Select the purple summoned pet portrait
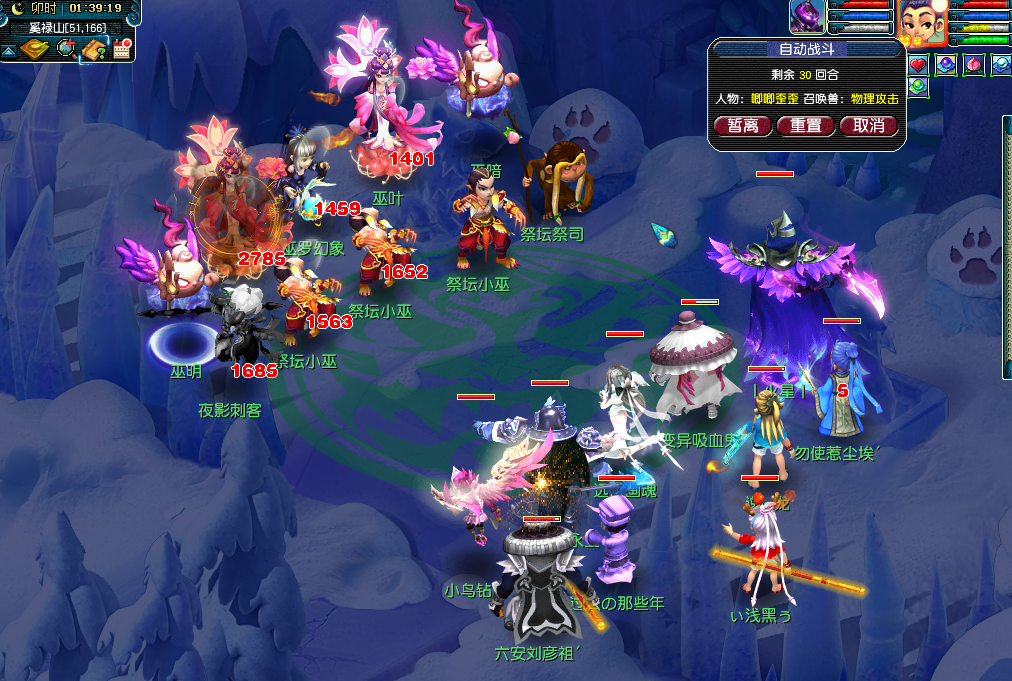The height and width of the screenshot is (681, 1012). 807,17
